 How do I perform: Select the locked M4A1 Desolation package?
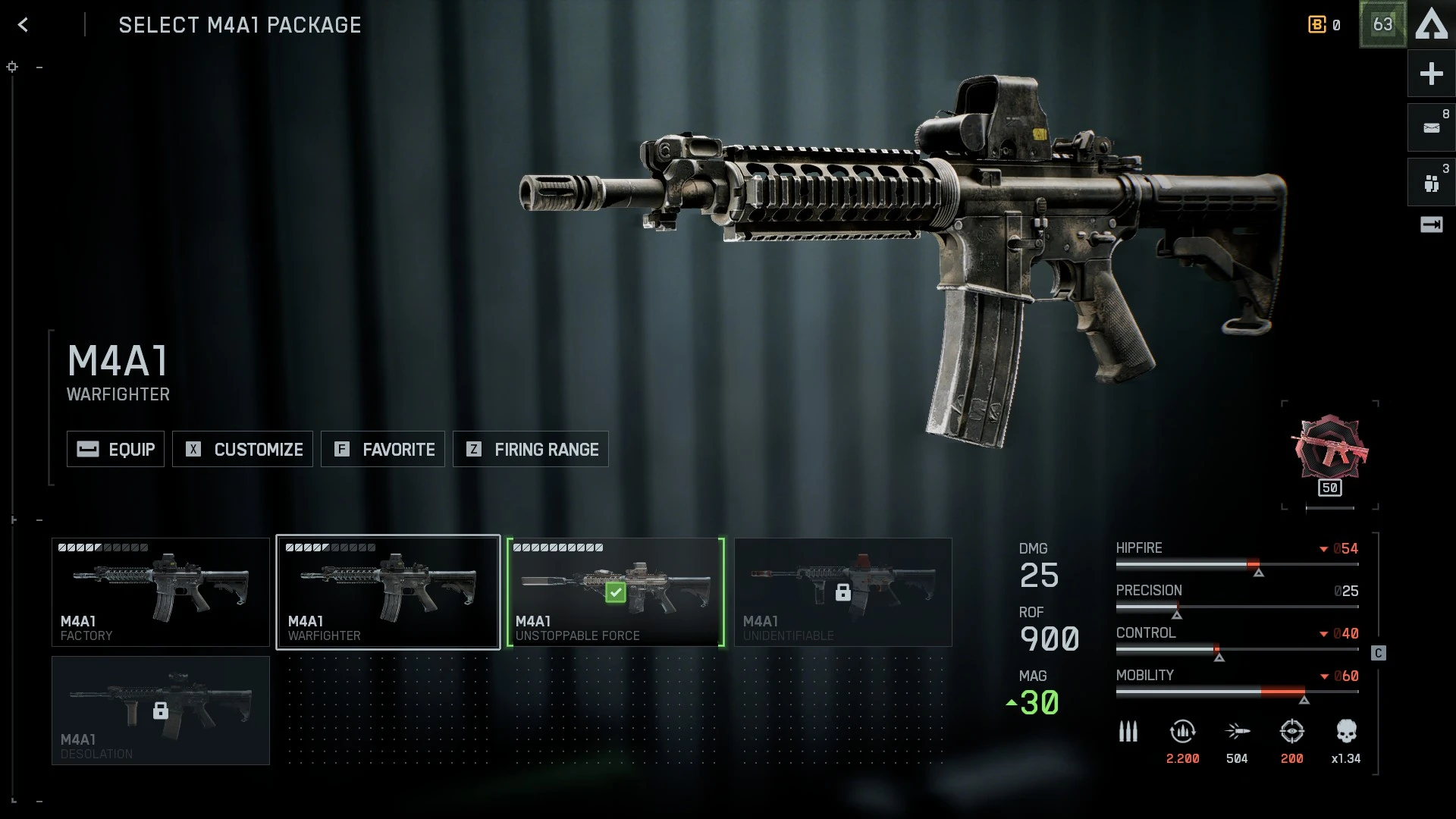tap(161, 711)
